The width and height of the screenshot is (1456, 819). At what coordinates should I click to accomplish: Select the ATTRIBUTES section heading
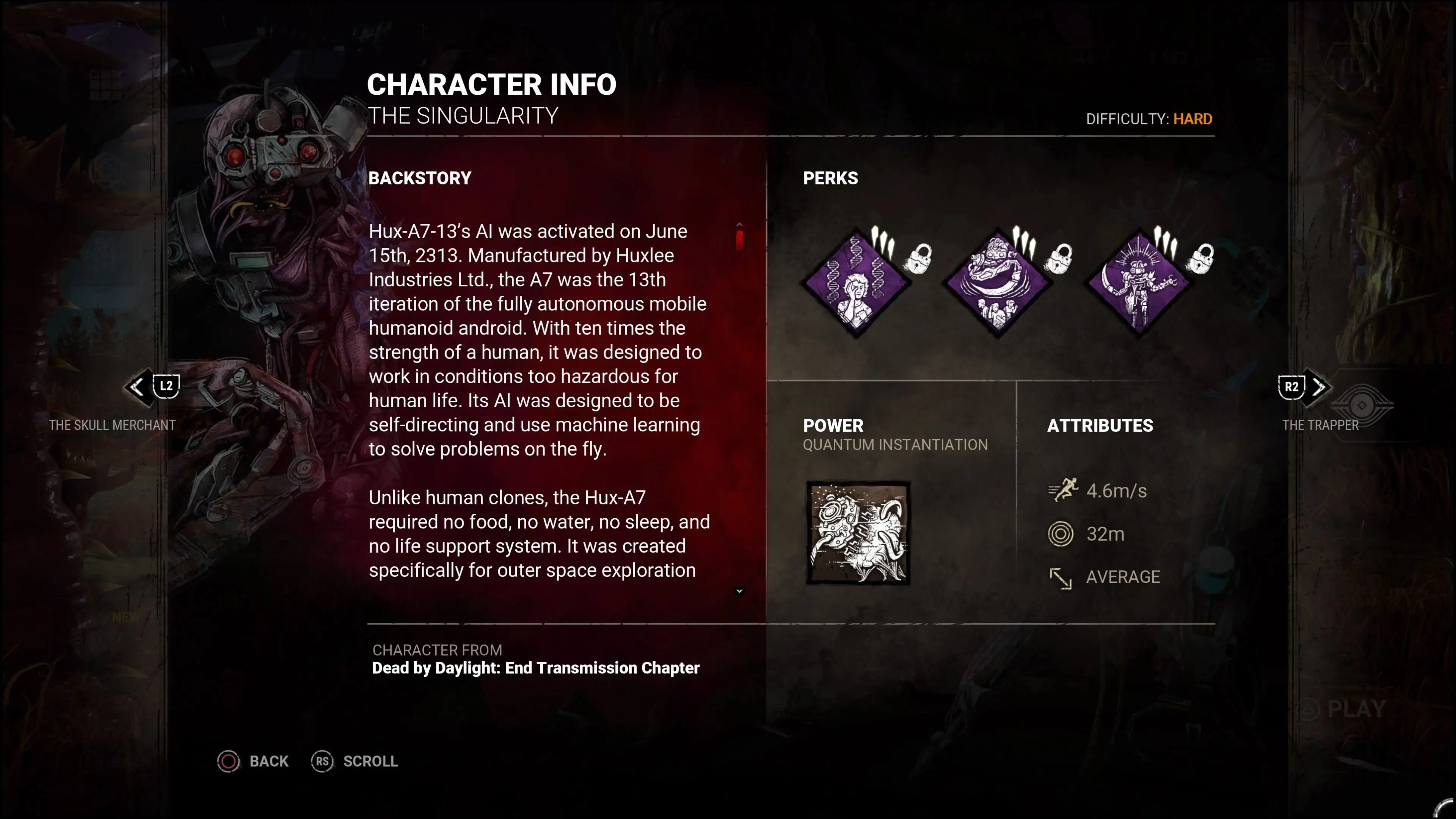click(x=1100, y=426)
